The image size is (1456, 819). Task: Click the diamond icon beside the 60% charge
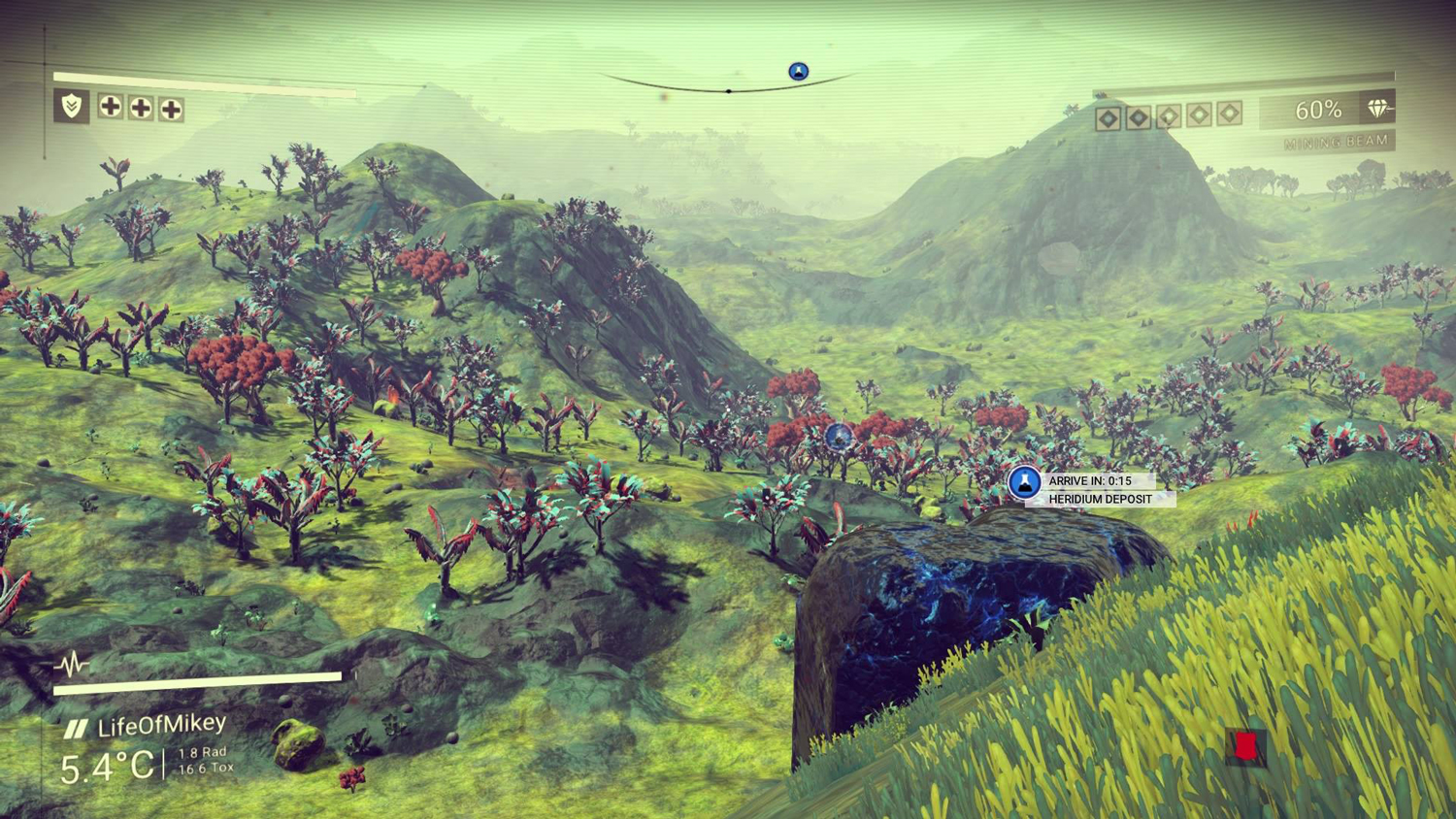pyautogui.click(x=1378, y=109)
